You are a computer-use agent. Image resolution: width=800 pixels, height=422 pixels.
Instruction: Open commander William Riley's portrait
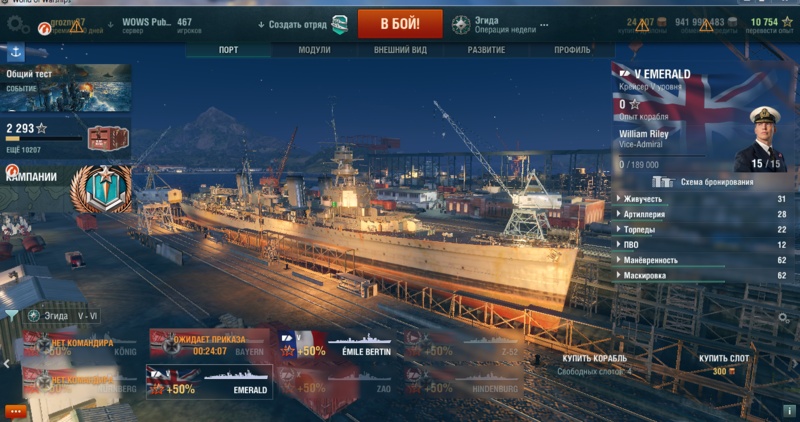[x=766, y=138]
